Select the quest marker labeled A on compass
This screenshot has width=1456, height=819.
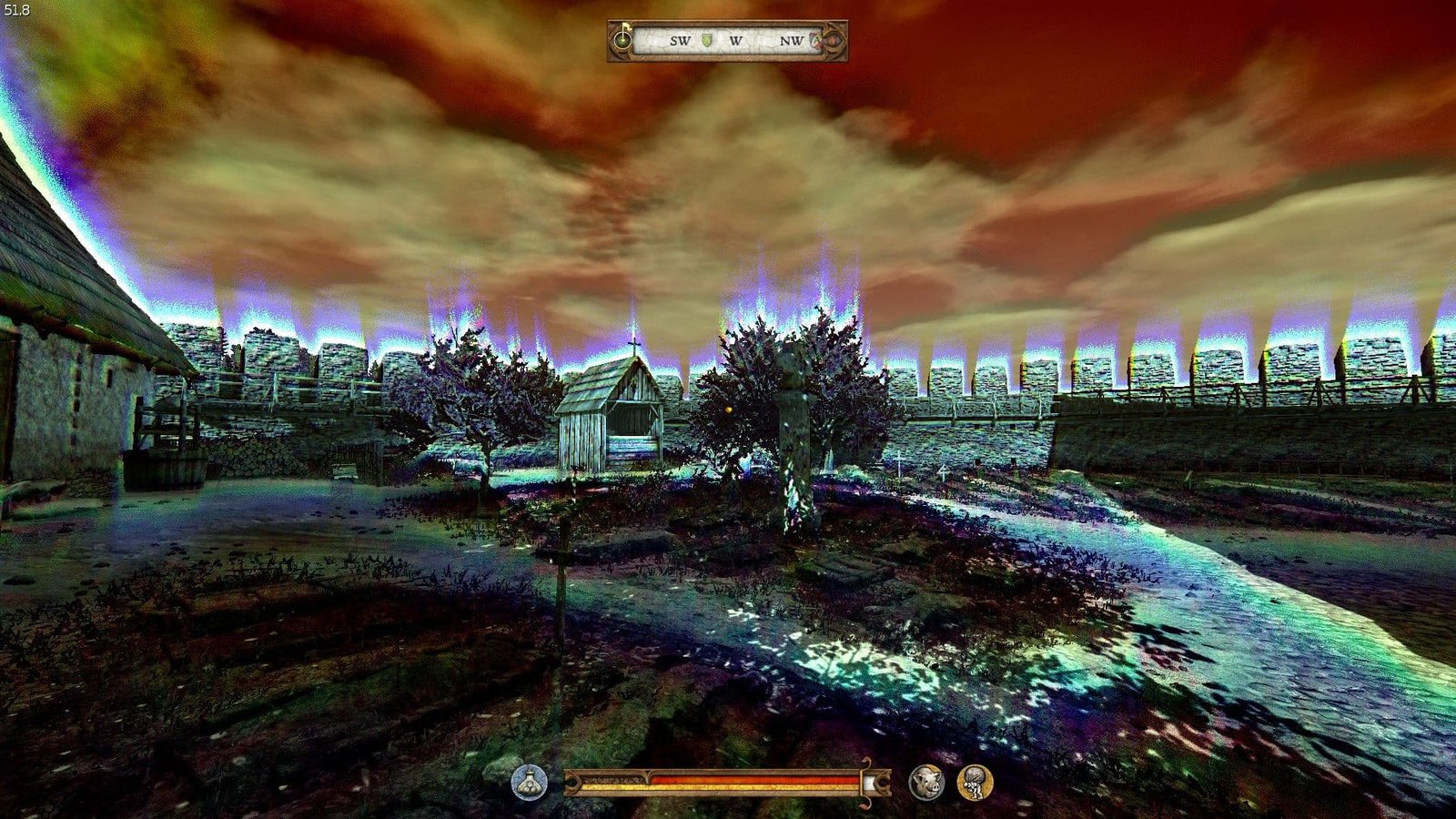[816, 41]
